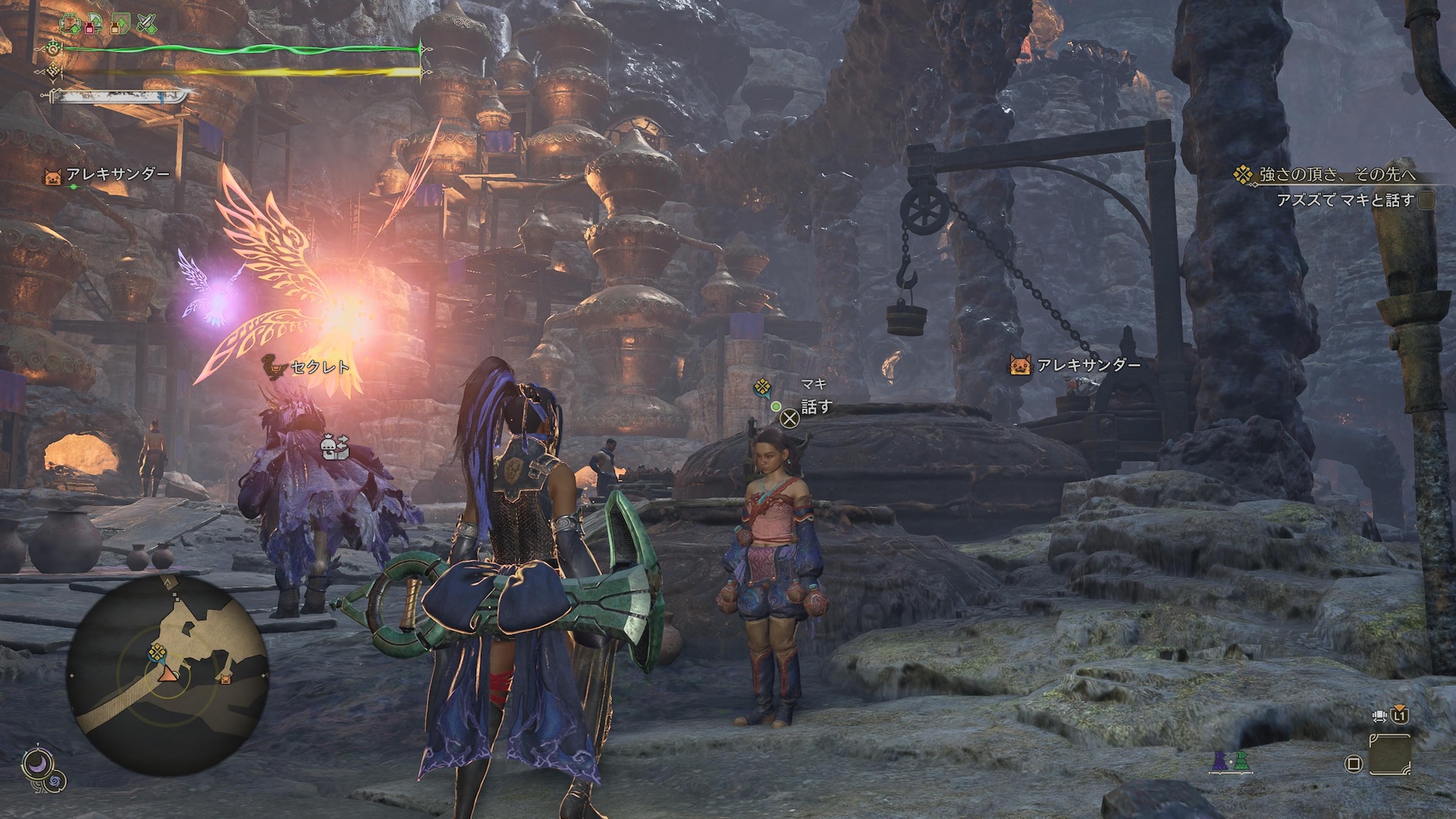Click the first green-arrow status buff icon
Viewport: 1456px width, 819px height.
71,24
